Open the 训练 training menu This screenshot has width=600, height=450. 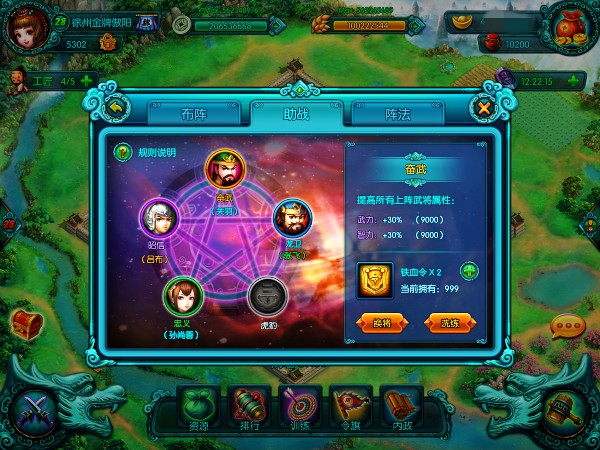pos(299,410)
